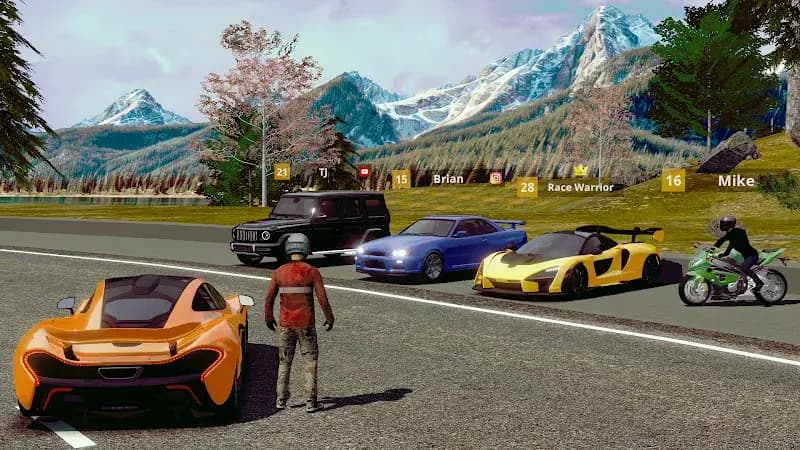
Task: Select Race Warrior's player name tag
Action: (x=579, y=187)
